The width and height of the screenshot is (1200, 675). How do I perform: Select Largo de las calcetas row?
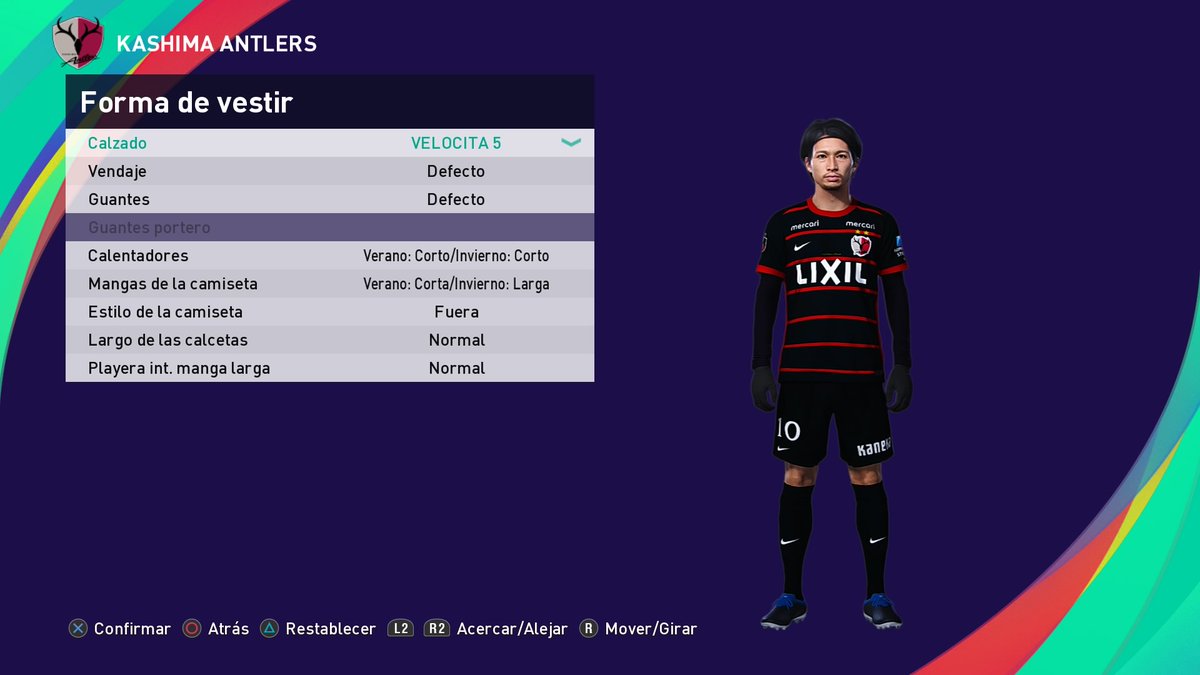[x=329, y=340]
